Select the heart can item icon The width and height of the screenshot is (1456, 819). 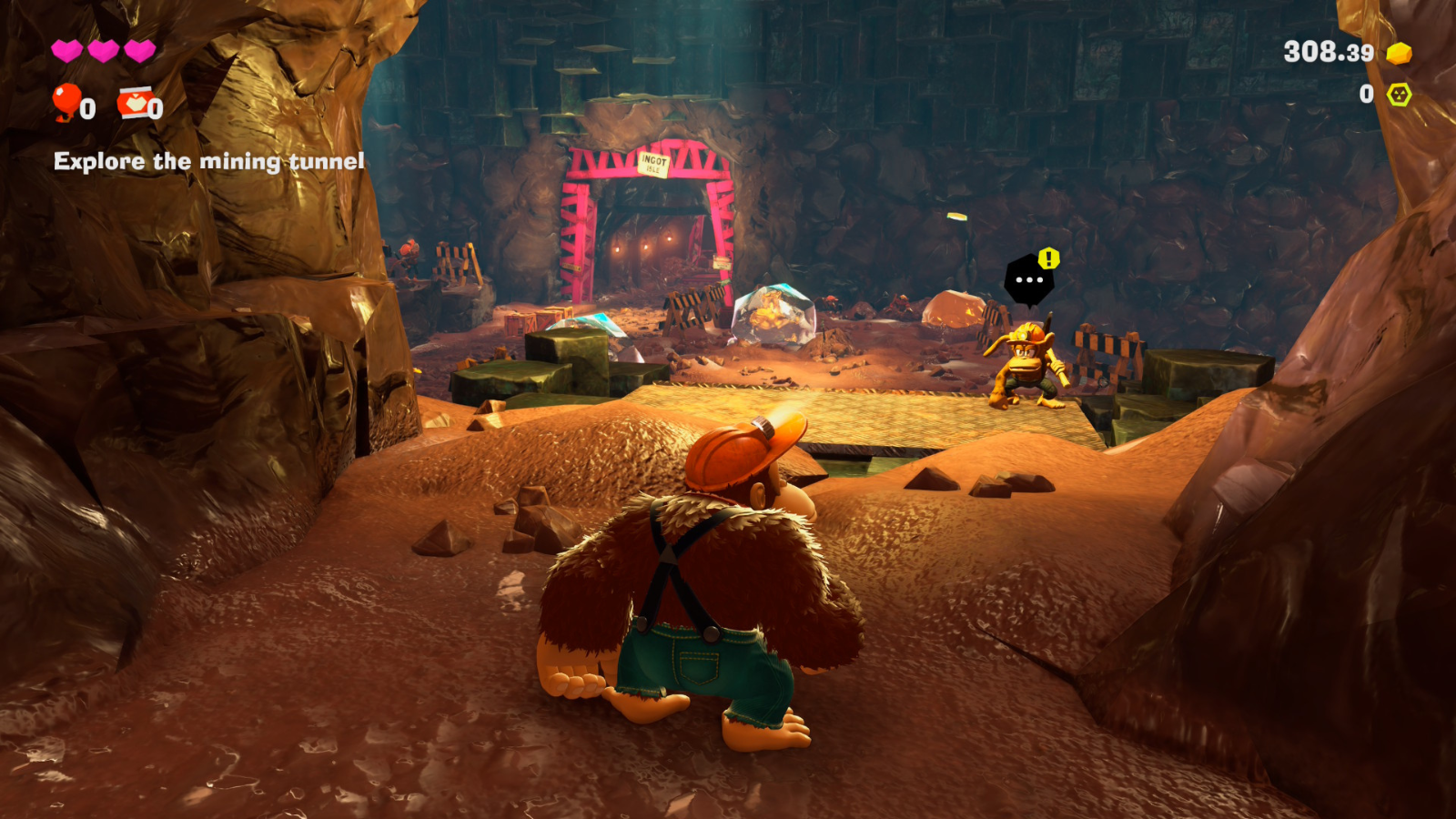(x=134, y=103)
